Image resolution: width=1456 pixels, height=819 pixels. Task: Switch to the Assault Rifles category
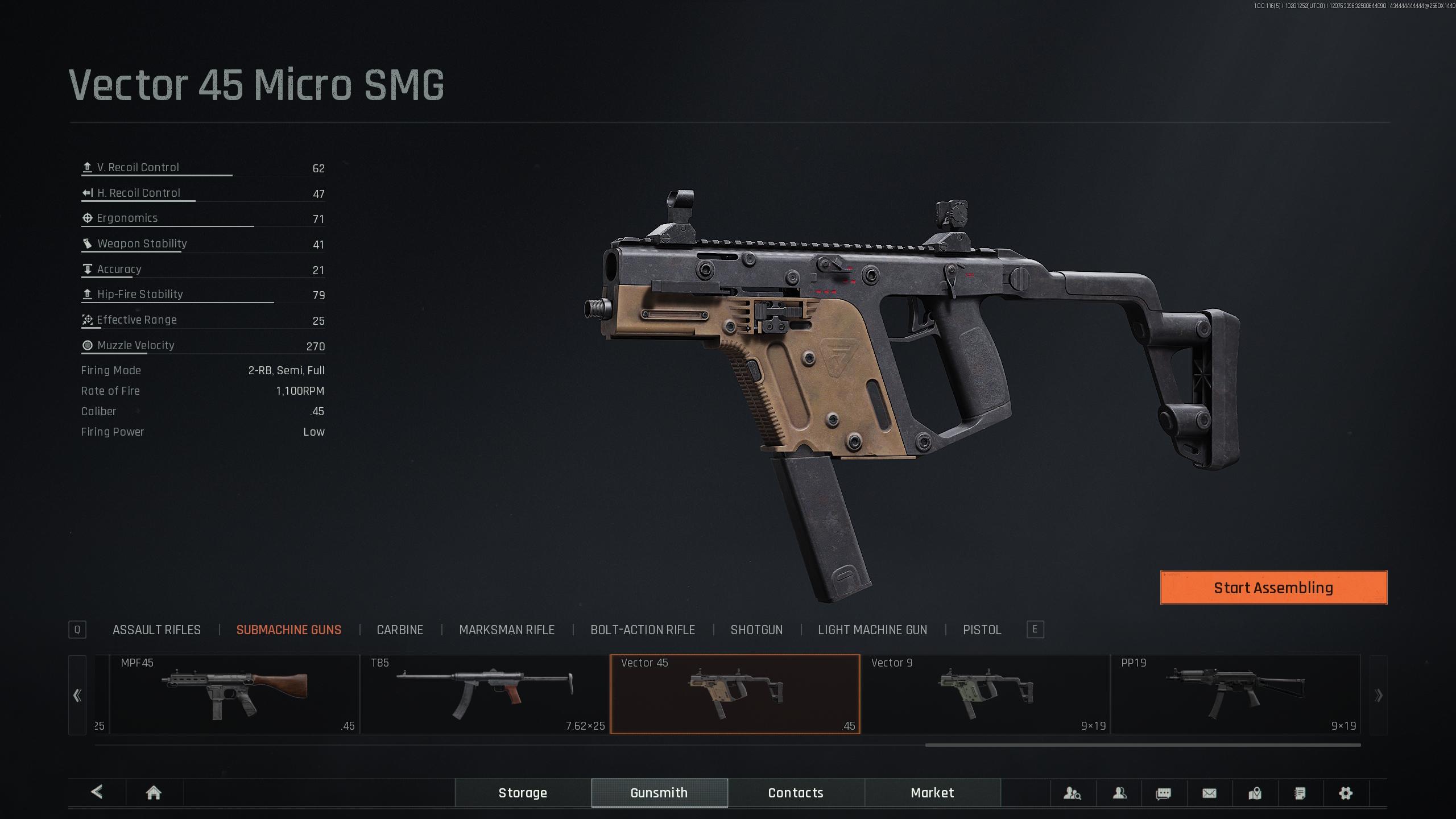156,630
